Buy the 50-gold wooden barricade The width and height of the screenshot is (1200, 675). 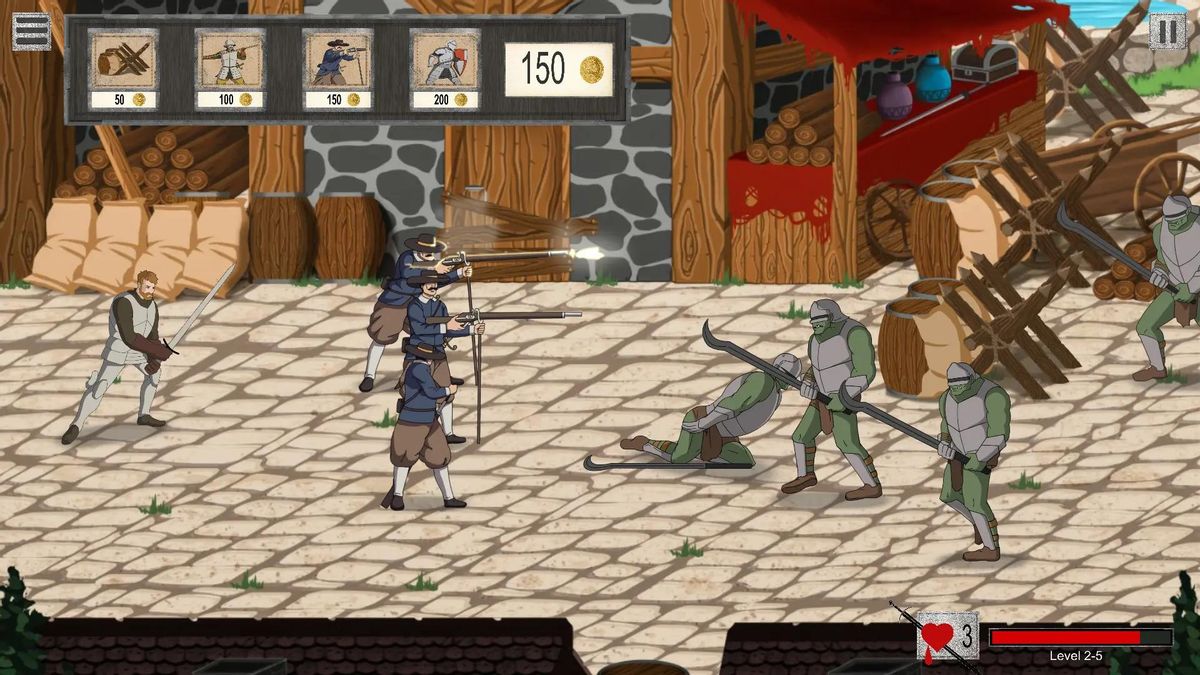(123, 68)
